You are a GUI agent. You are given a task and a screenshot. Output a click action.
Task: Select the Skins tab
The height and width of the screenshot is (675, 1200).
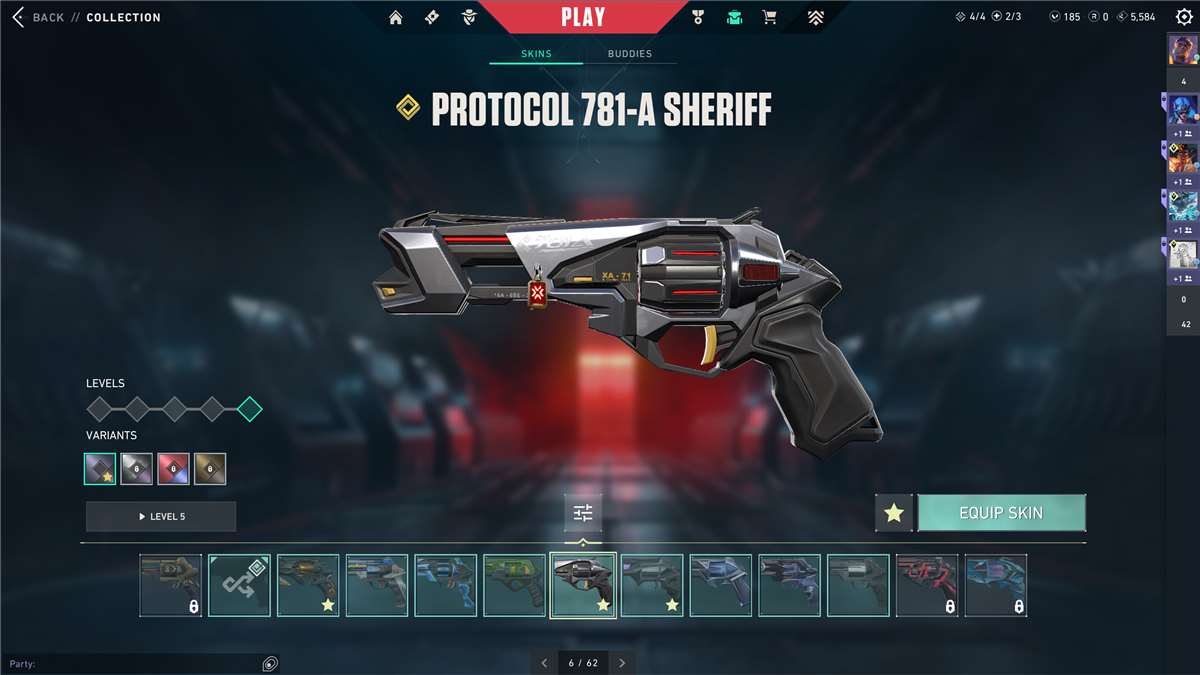pos(536,54)
